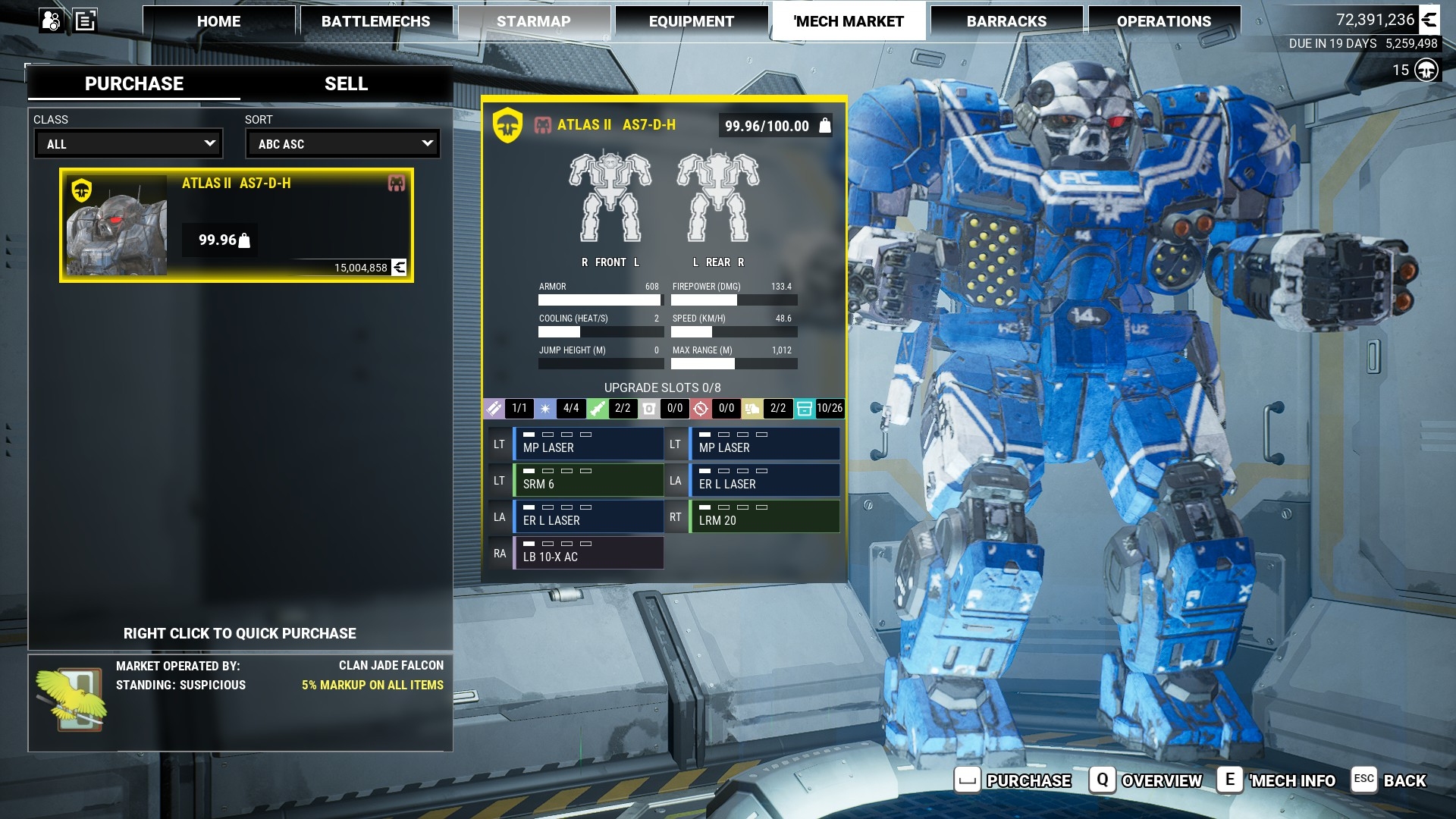Switch to the Operations tab
The height and width of the screenshot is (819, 1456).
[x=1163, y=21]
